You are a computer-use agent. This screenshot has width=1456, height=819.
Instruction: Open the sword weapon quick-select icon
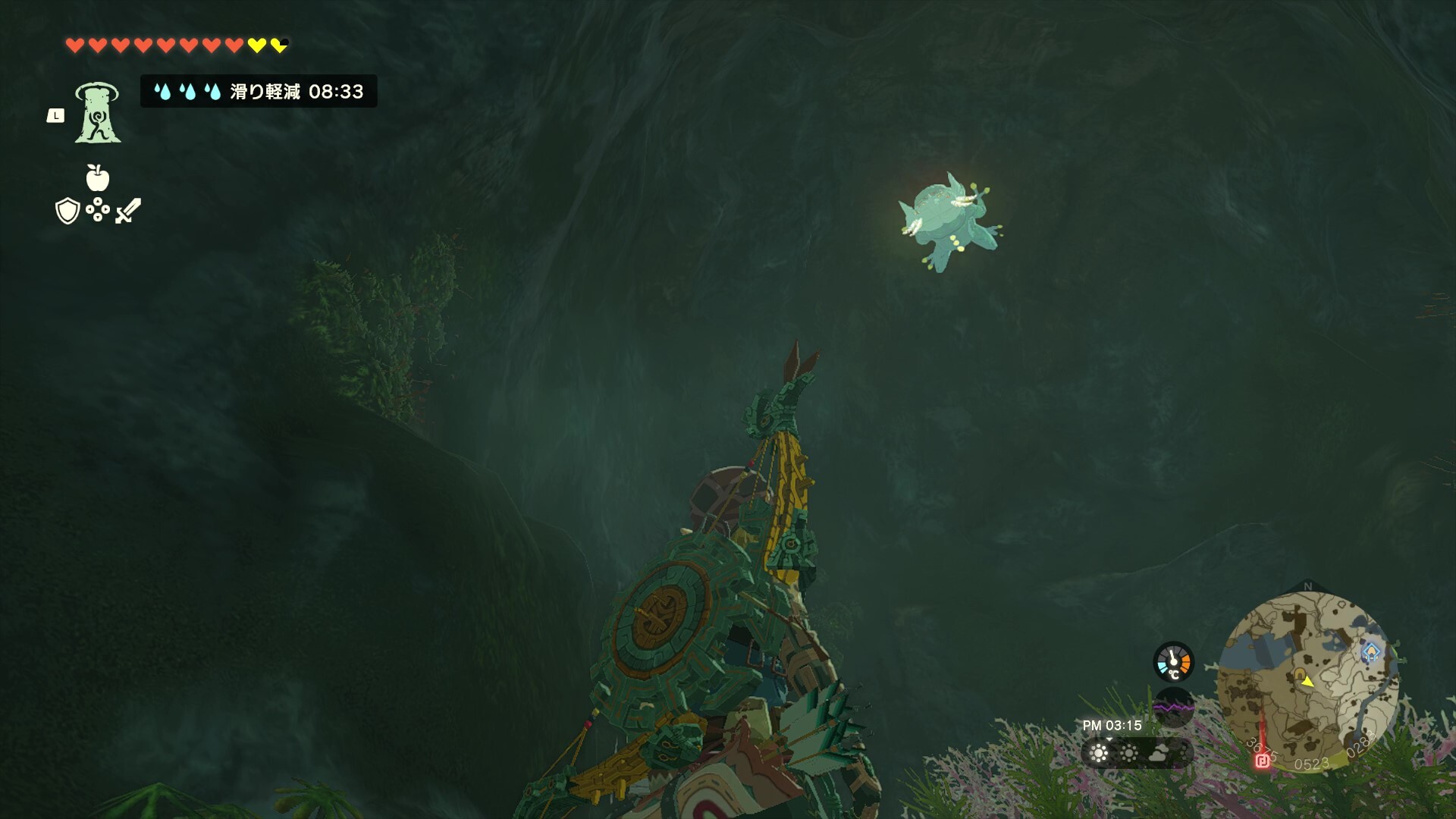click(128, 211)
